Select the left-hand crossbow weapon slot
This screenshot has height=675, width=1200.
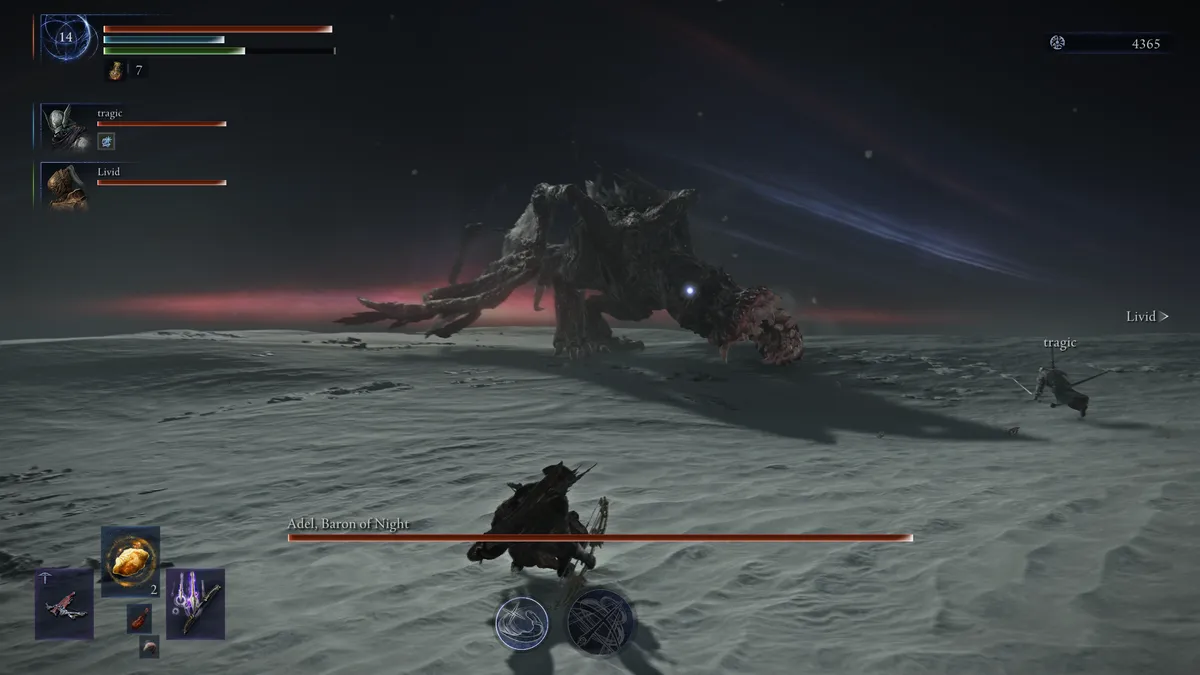[x=65, y=604]
